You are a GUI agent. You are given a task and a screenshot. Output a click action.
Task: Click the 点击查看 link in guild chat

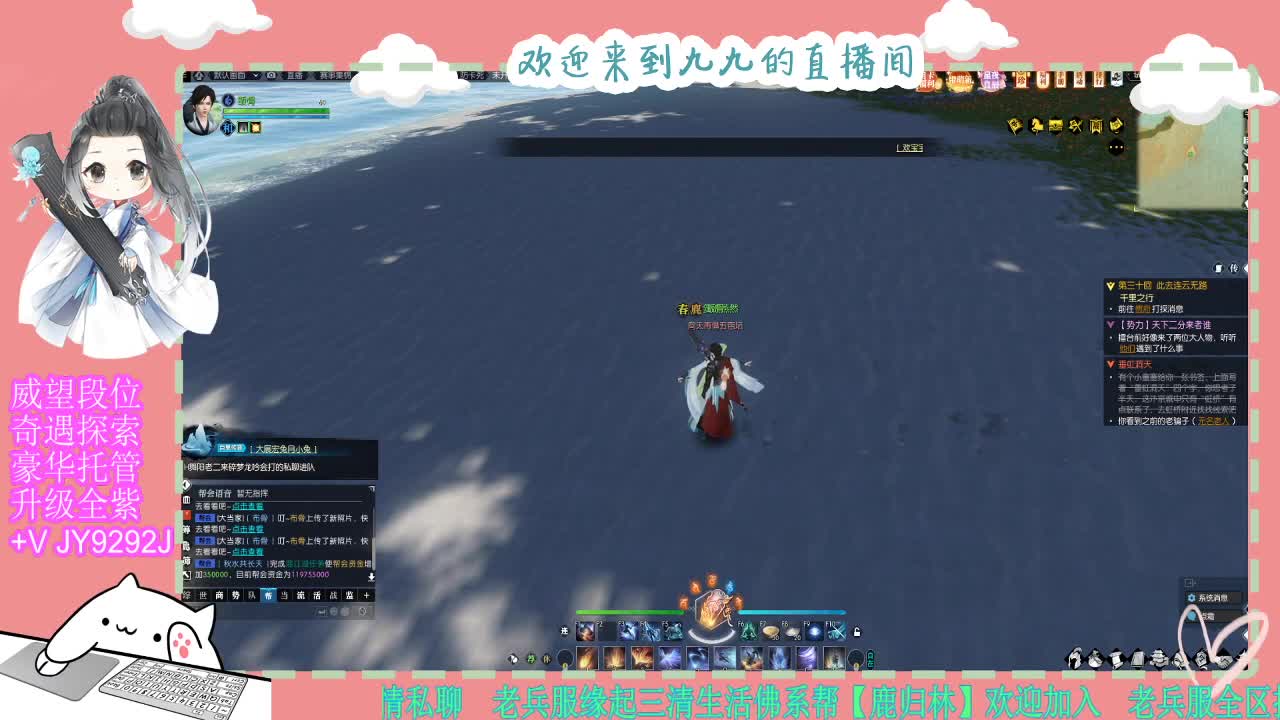249,506
